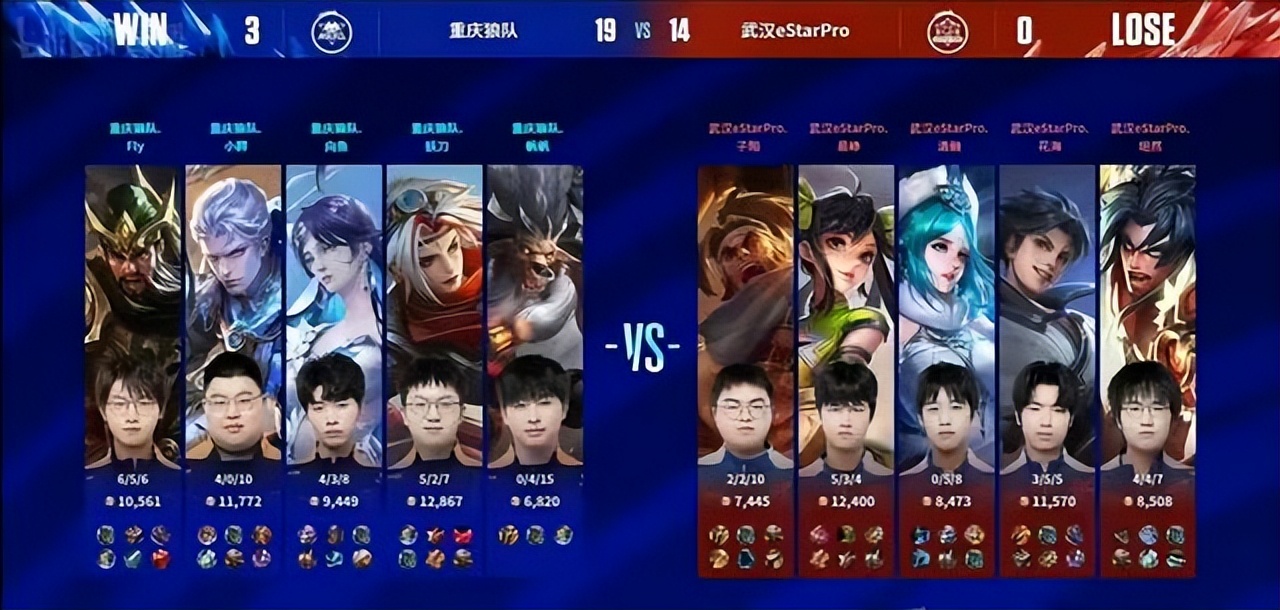Pick the red-armored warrior card with 4/4/7
1280x610 pixels.
[x=1147, y=315]
